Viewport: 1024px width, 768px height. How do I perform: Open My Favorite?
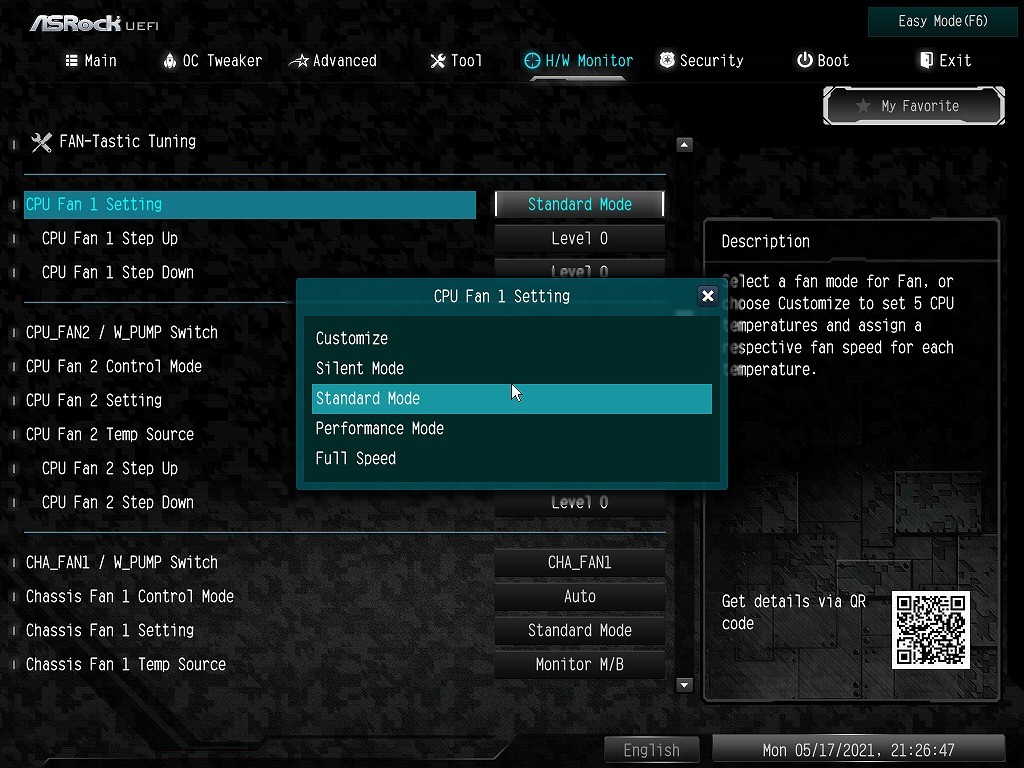pyautogui.click(x=913, y=106)
